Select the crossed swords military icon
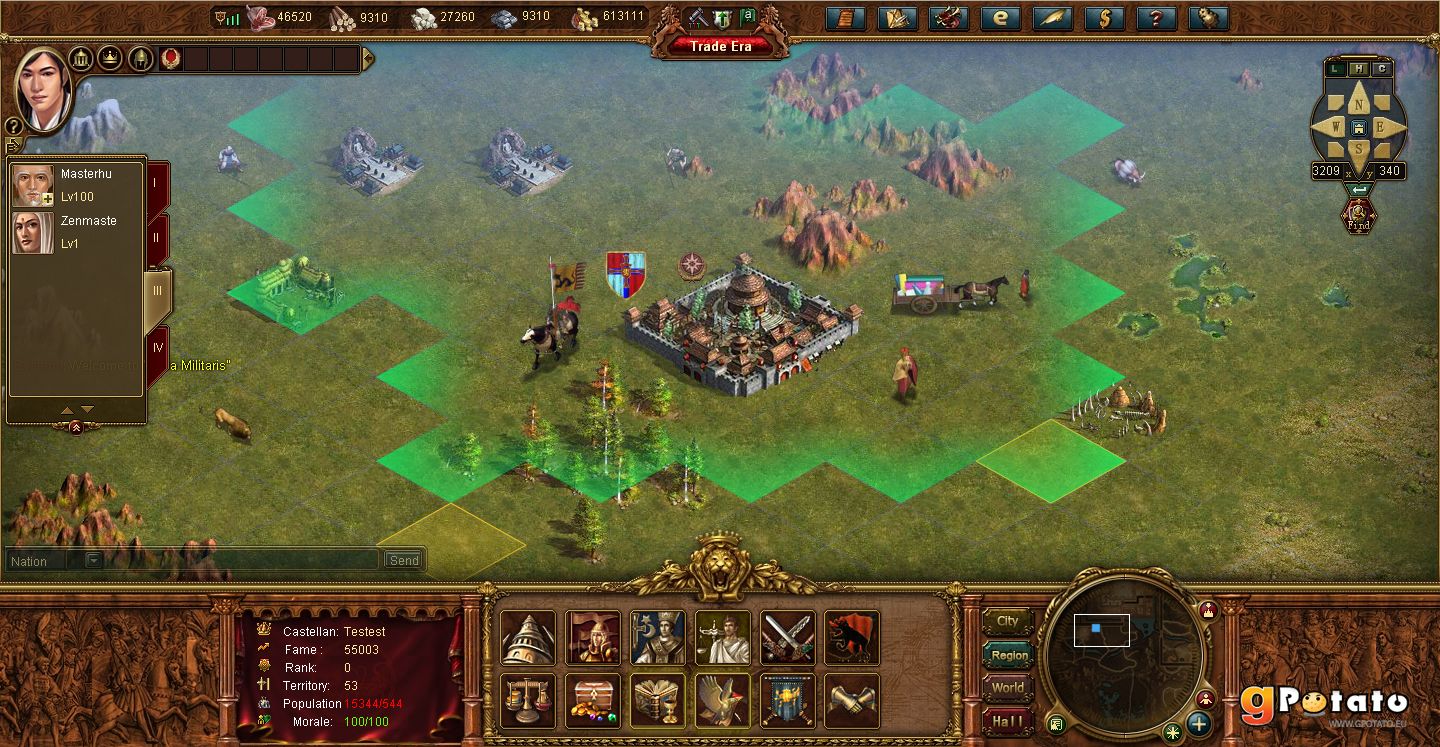Image resolution: width=1440 pixels, height=747 pixels. 787,638
